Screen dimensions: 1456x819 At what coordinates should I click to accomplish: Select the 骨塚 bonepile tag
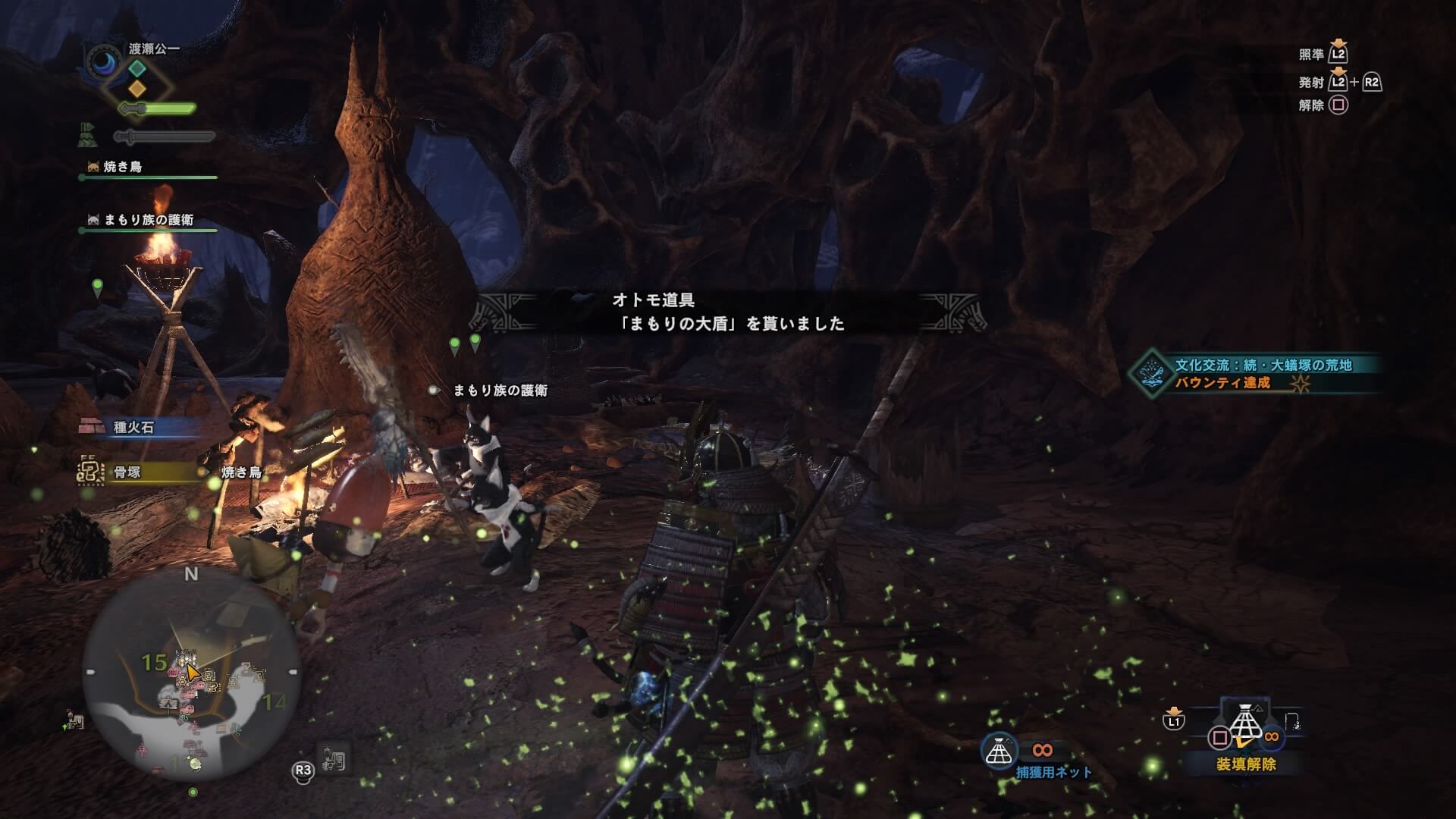click(127, 472)
